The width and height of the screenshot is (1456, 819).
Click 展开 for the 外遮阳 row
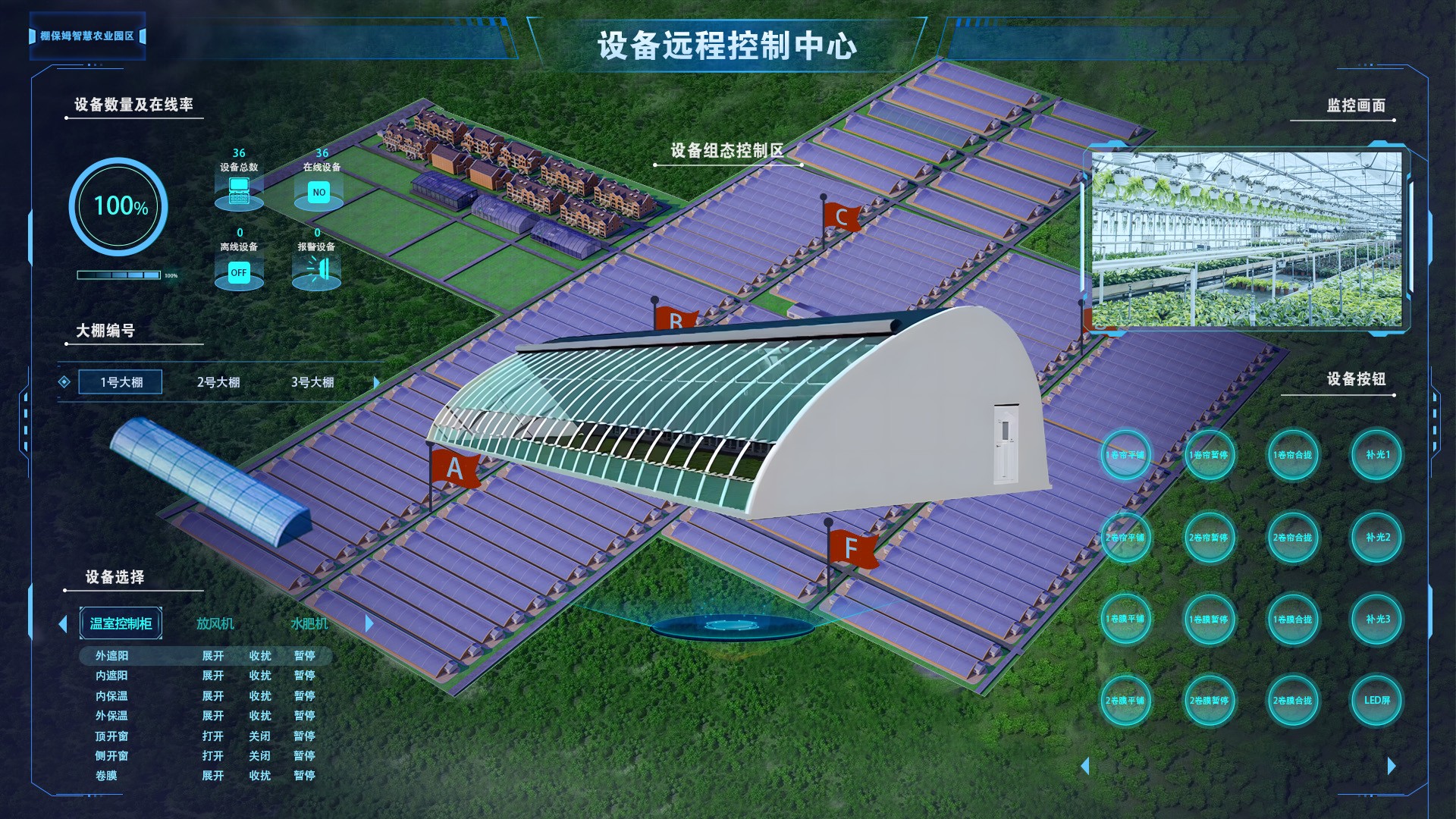click(212, 656)
